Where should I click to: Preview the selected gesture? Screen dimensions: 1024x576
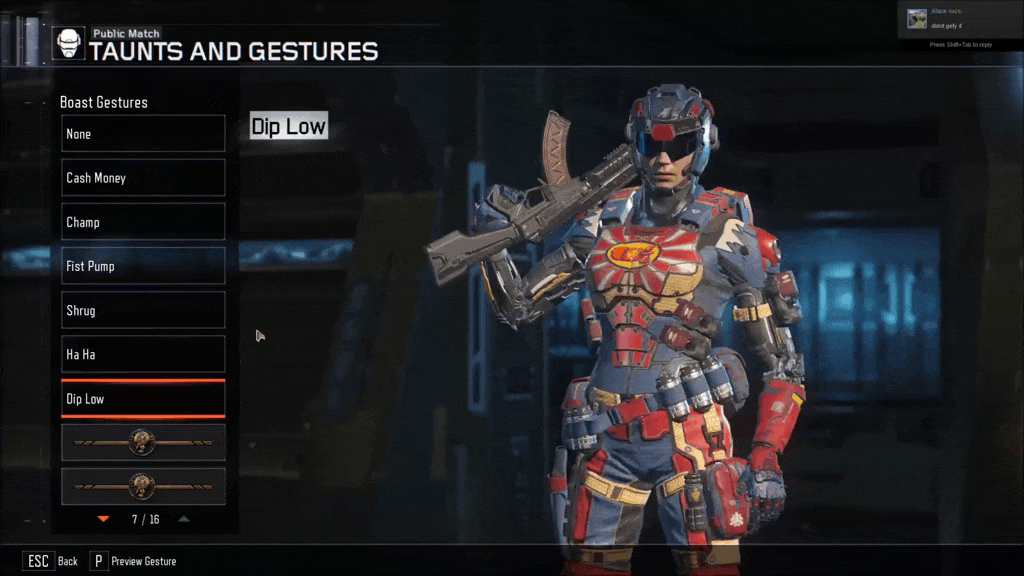133,561
